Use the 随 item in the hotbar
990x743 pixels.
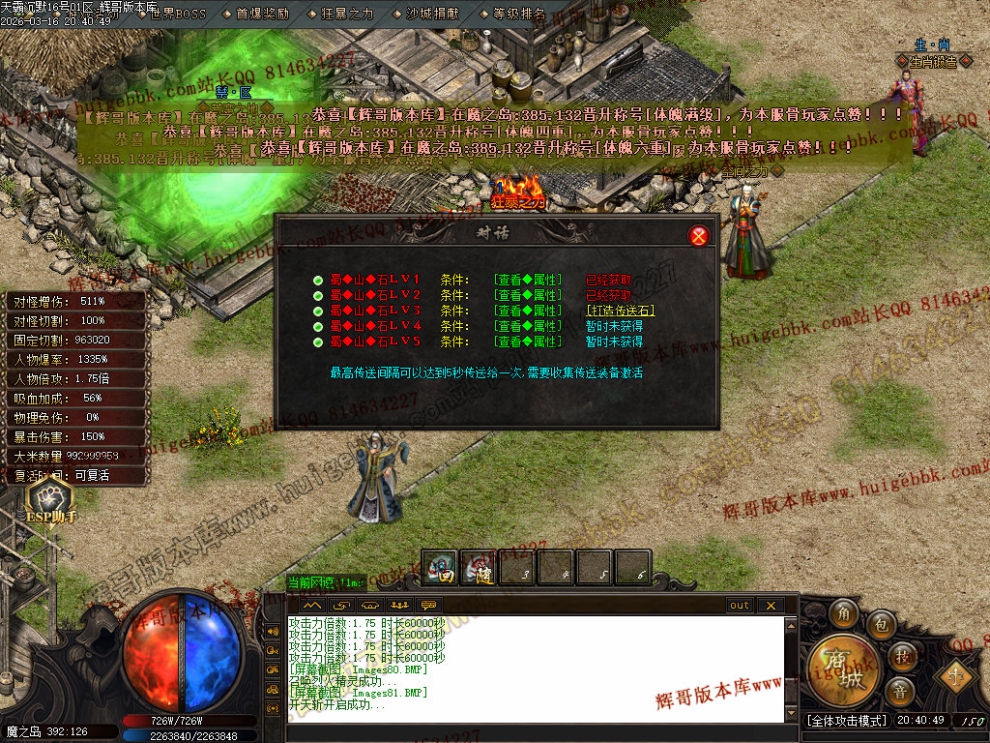coord(478,569)
